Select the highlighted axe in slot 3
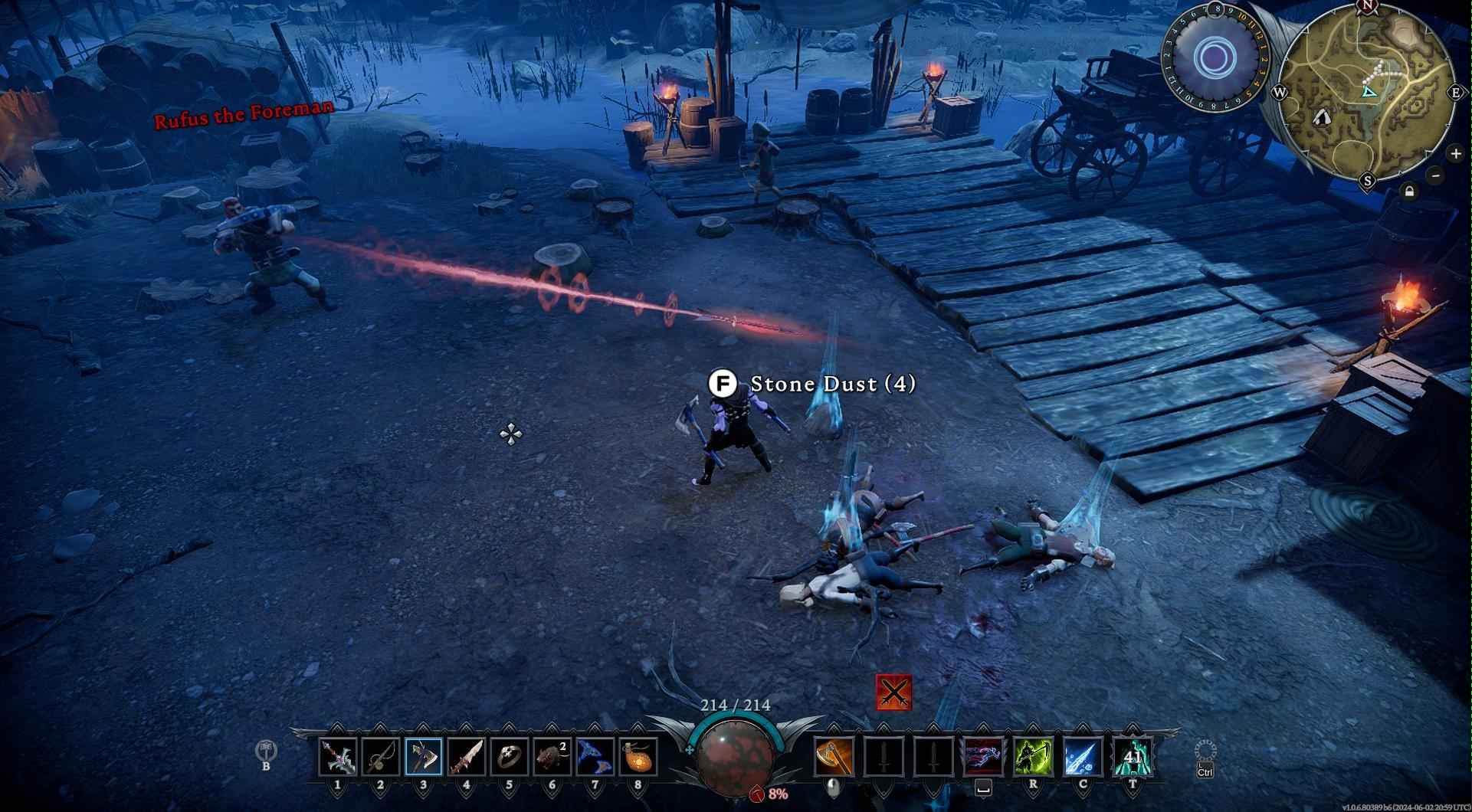The width and height of the screenshot is (1472, 812). pos(424,757)
